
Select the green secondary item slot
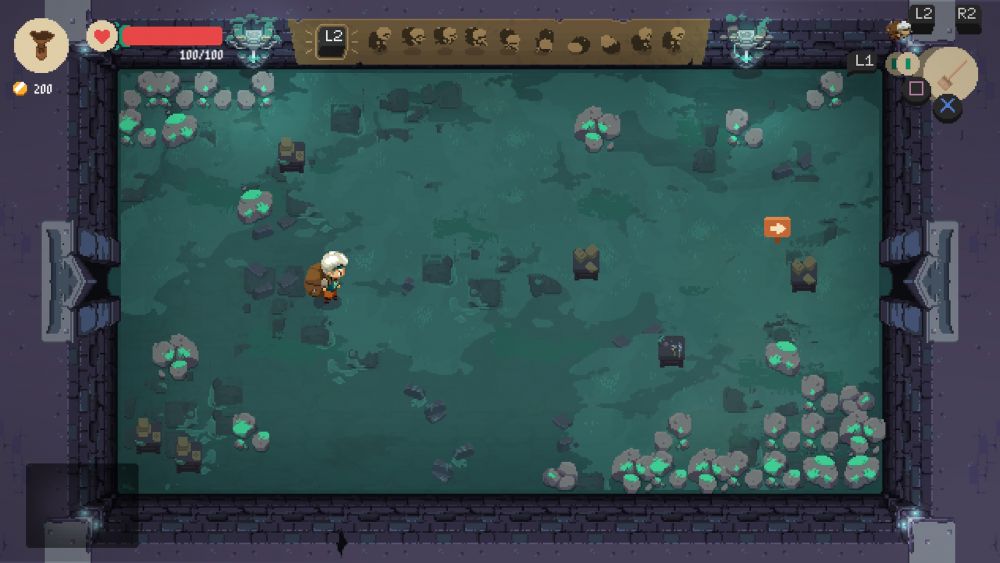[x=904, y=64]
